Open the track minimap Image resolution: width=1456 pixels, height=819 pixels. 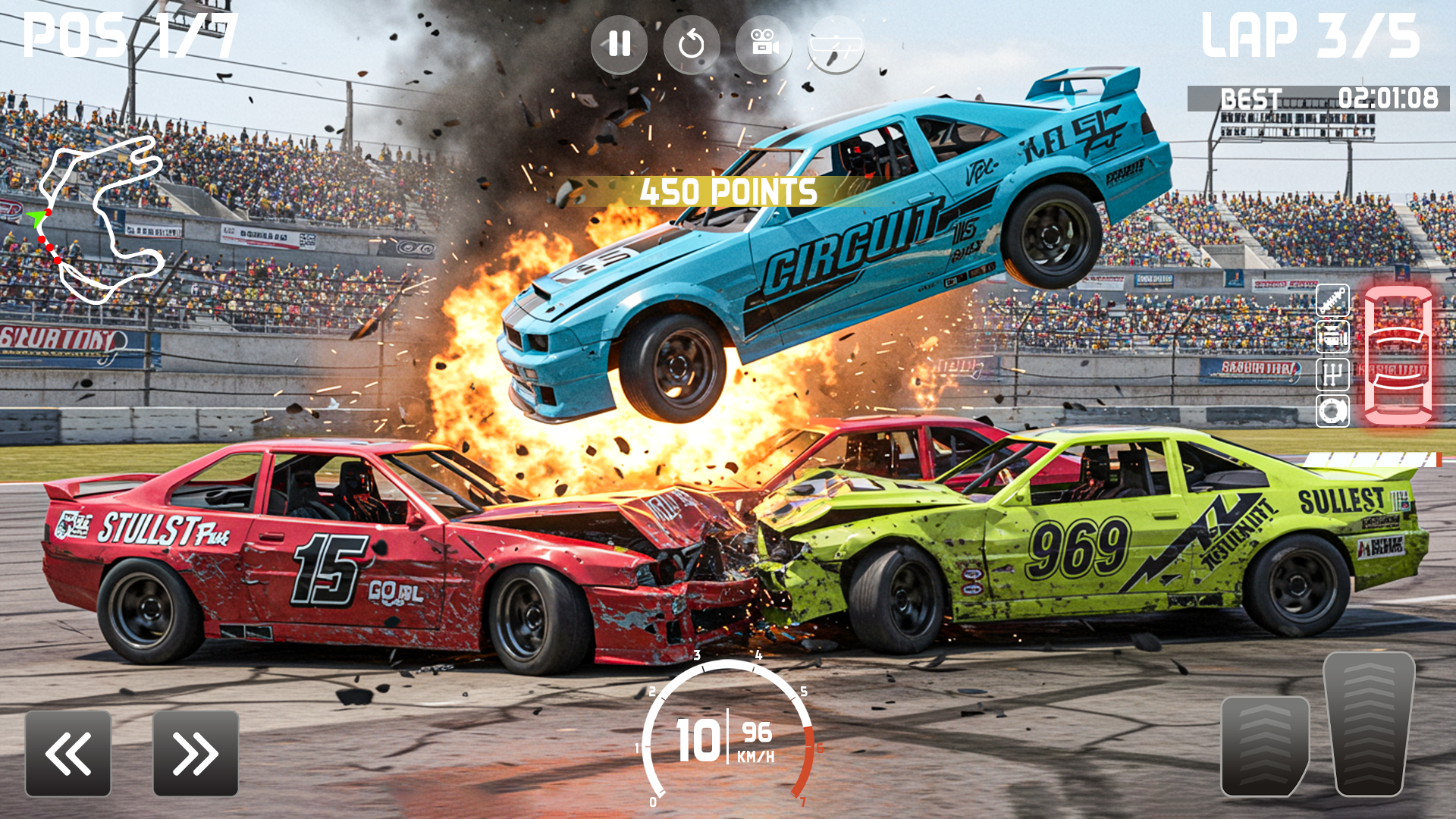click(102, 220)
